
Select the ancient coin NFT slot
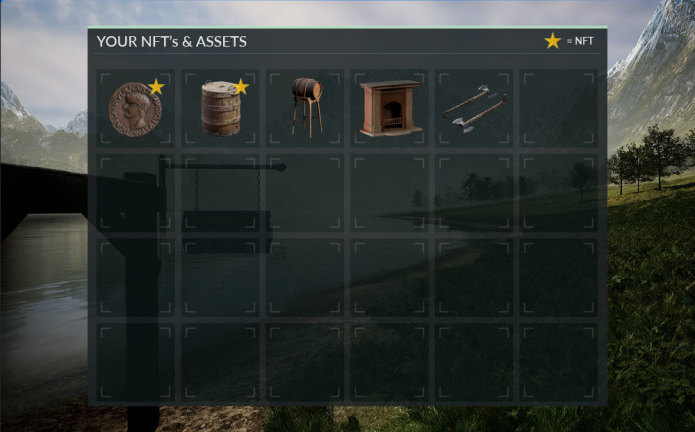click(135, 109)
